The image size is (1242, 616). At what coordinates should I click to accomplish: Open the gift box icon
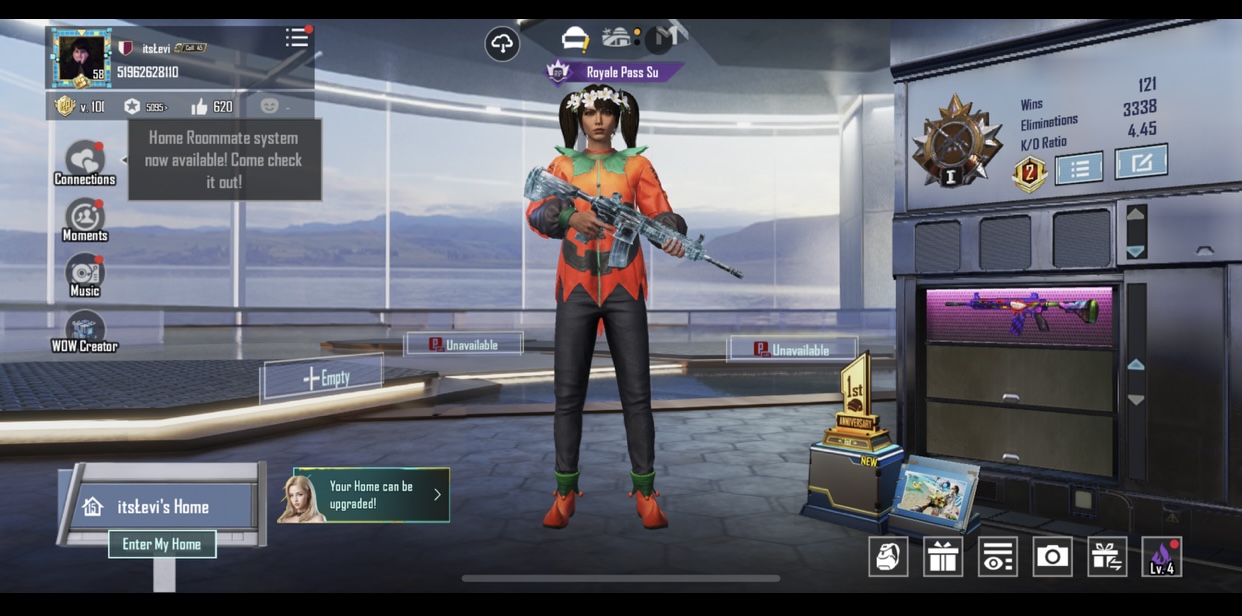[x=943, y=557]
